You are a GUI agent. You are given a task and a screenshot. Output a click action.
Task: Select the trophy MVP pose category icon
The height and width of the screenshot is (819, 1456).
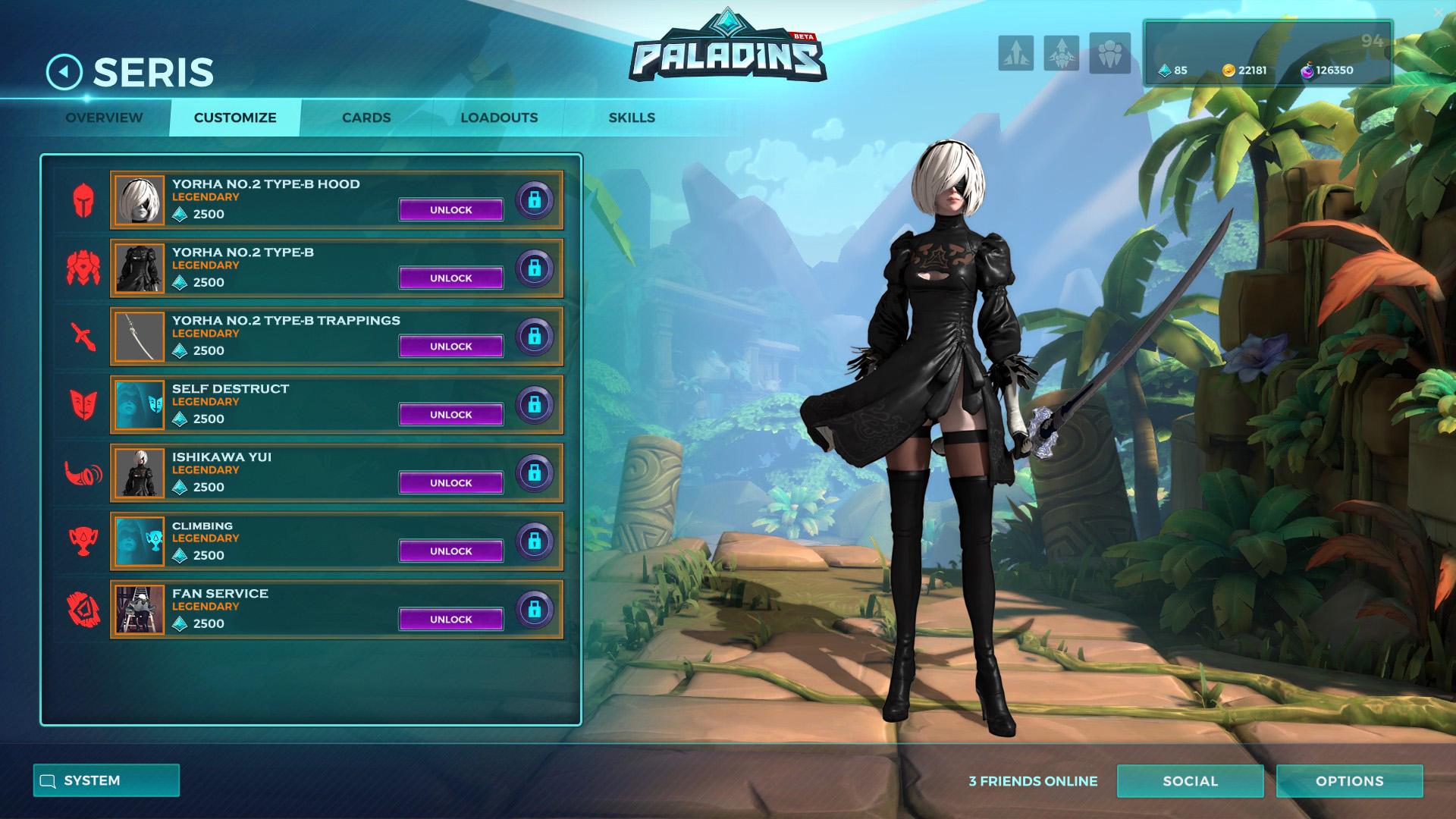85,541
